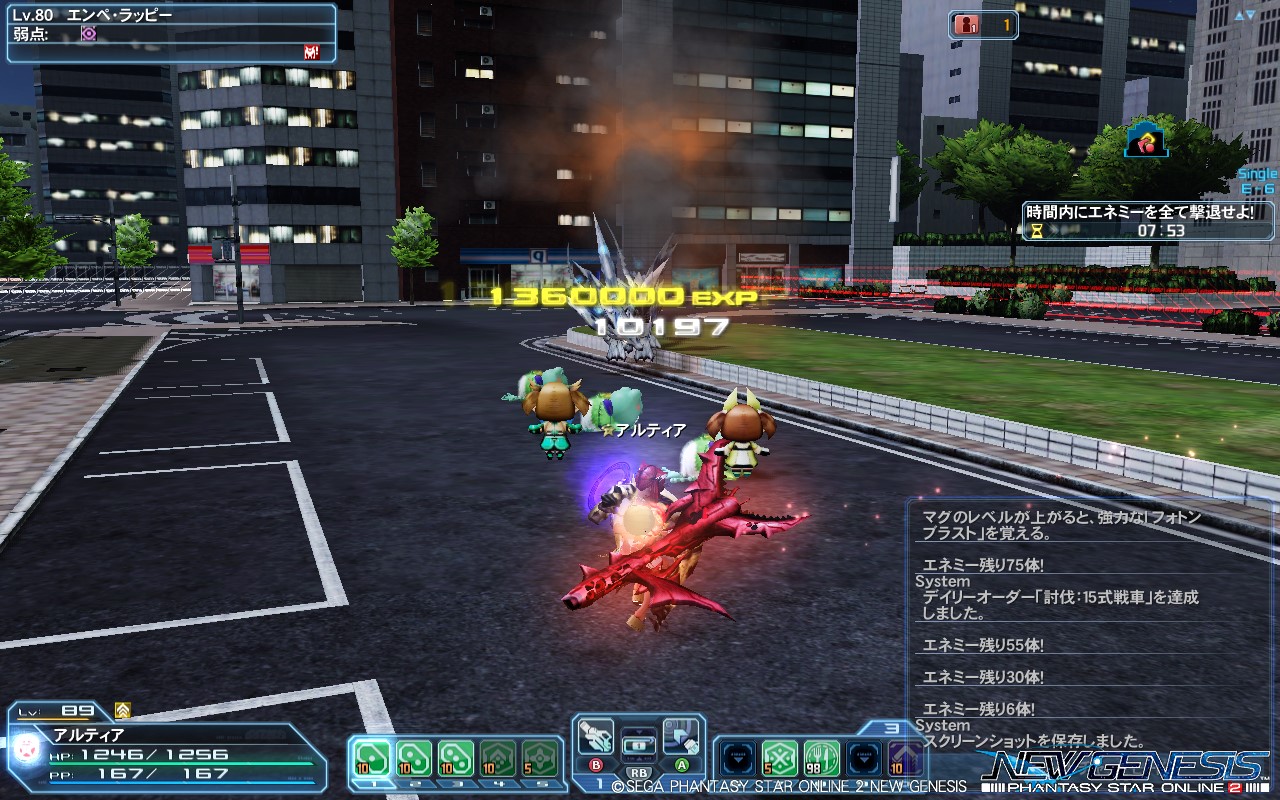Click the up arrow to zoom the minimap
This screenshot has width=1280, height=800.
1237,14
